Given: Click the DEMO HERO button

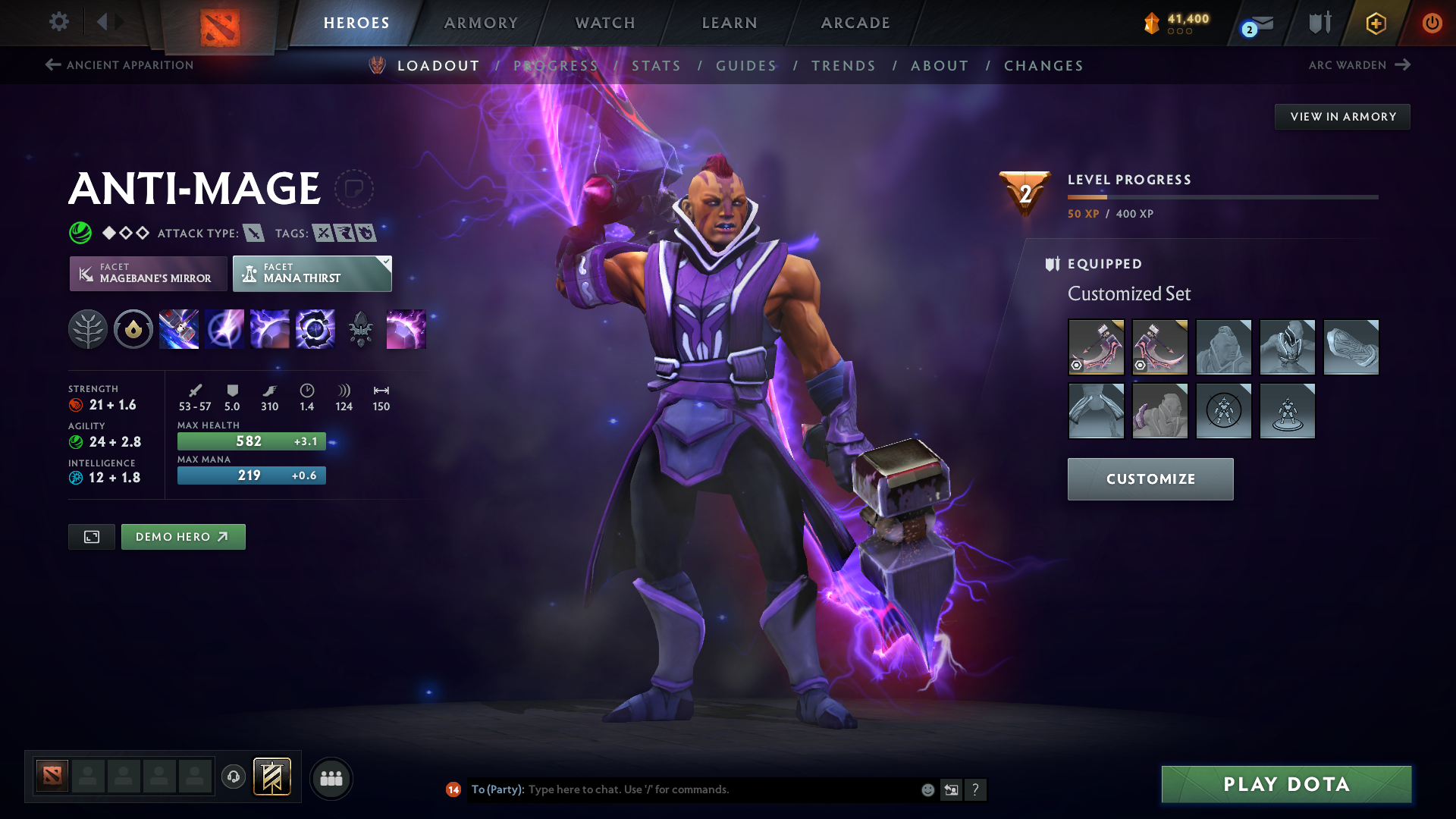Looking at the screenshot, I should [183, 536].
